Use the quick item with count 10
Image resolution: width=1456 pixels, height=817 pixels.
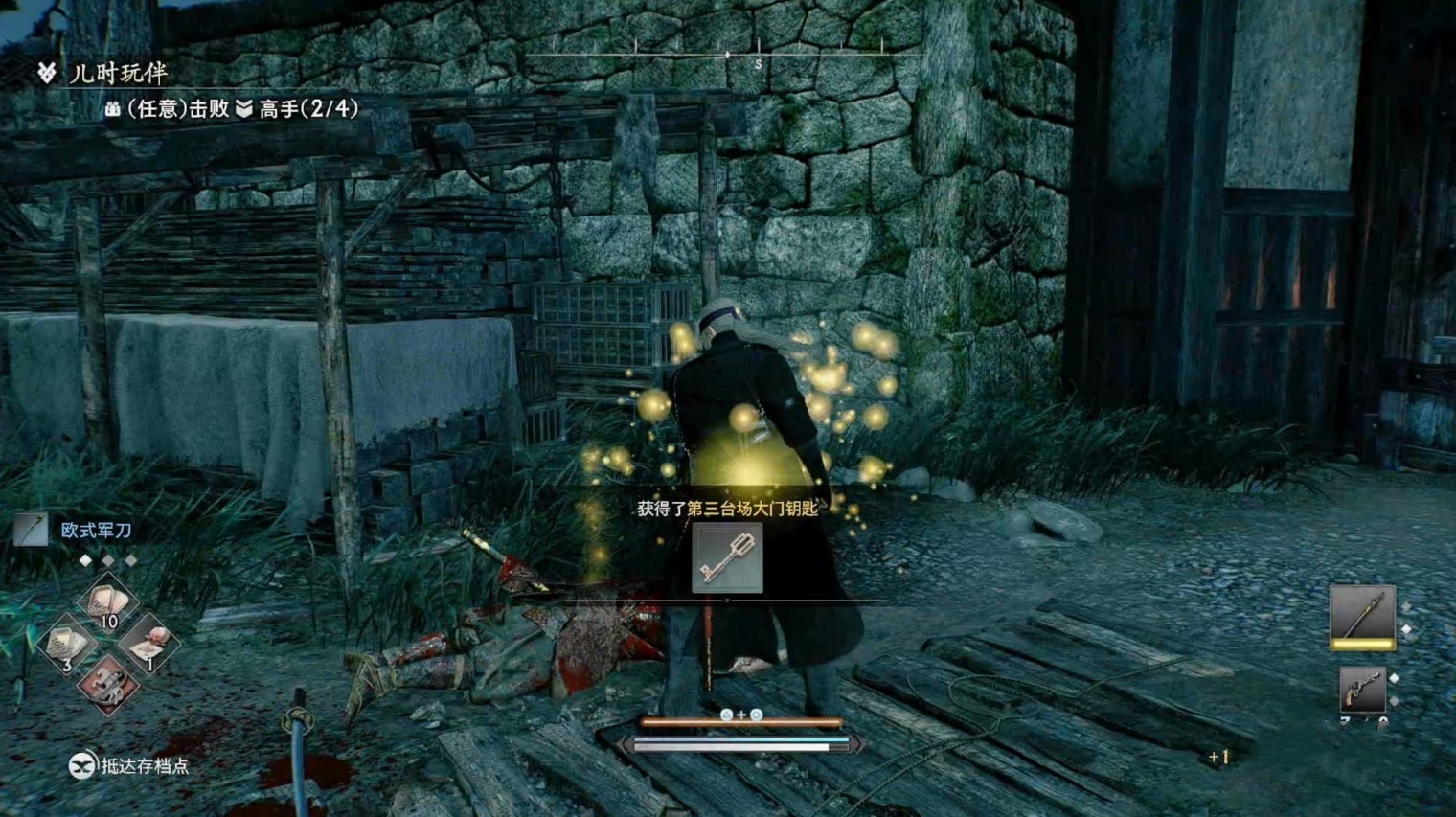pyautogui.click(x=107, y=605)
